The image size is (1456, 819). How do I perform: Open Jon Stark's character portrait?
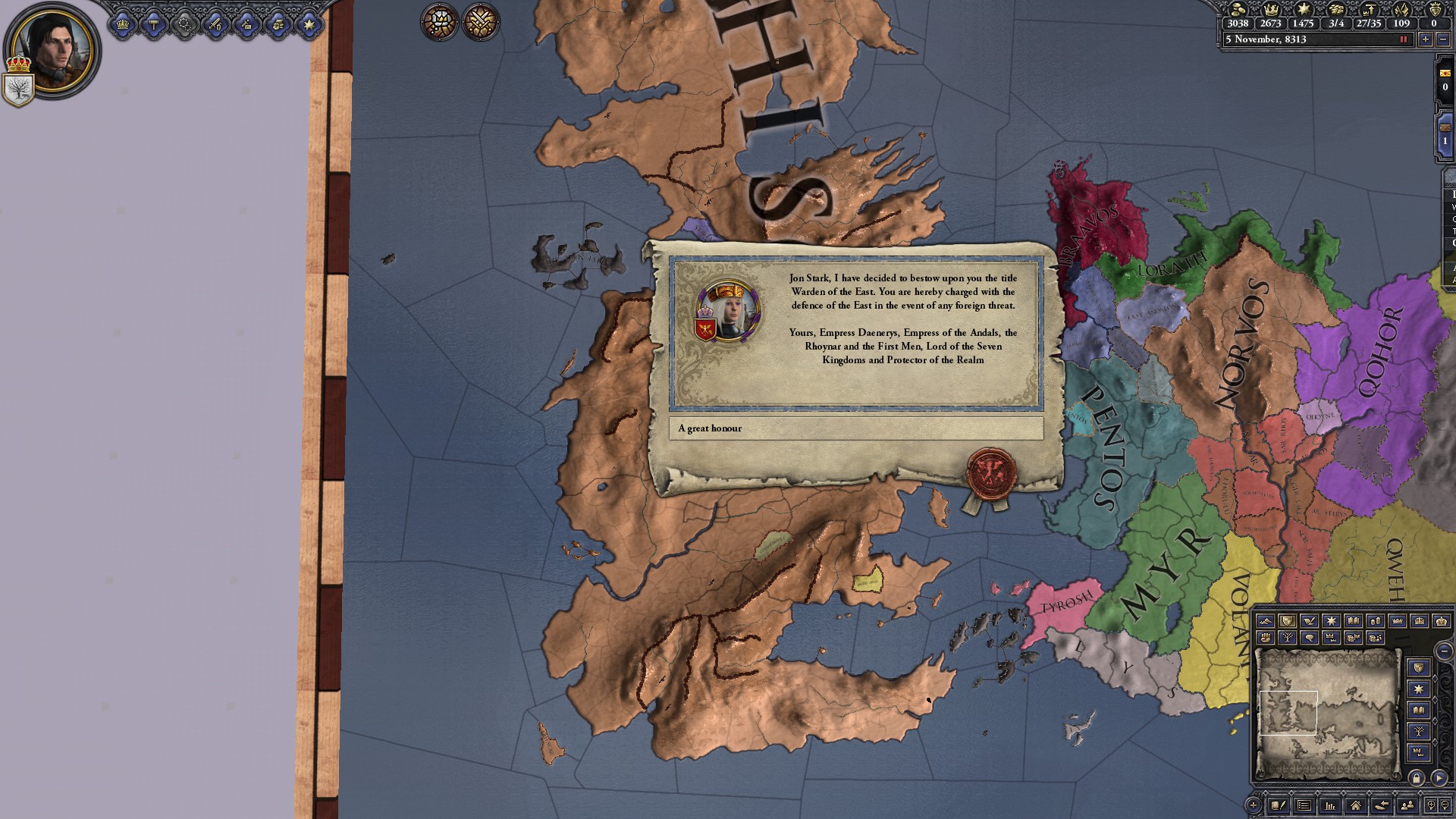[52, 50]
